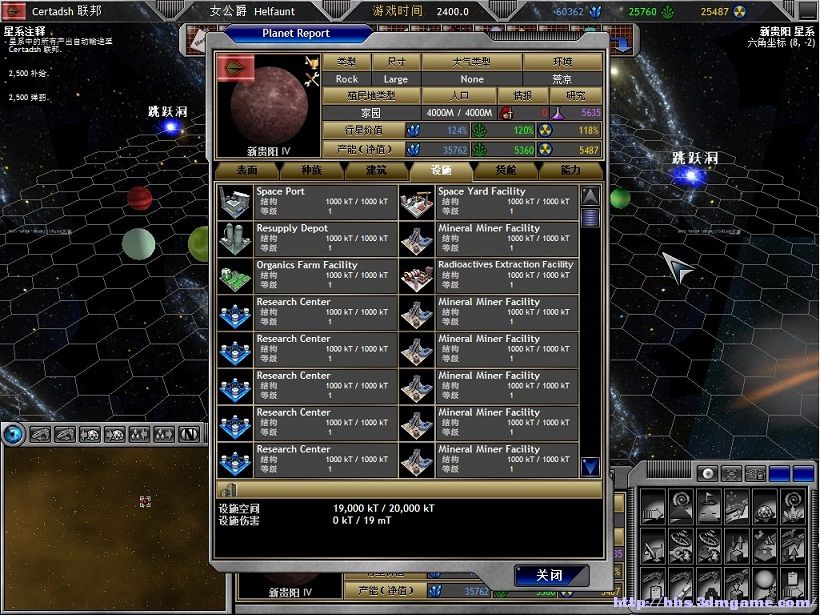Image resolution: width=820 pixels, height=615 pixels.
Task: Select the 建筑 tab
Action: coord(376,171)
